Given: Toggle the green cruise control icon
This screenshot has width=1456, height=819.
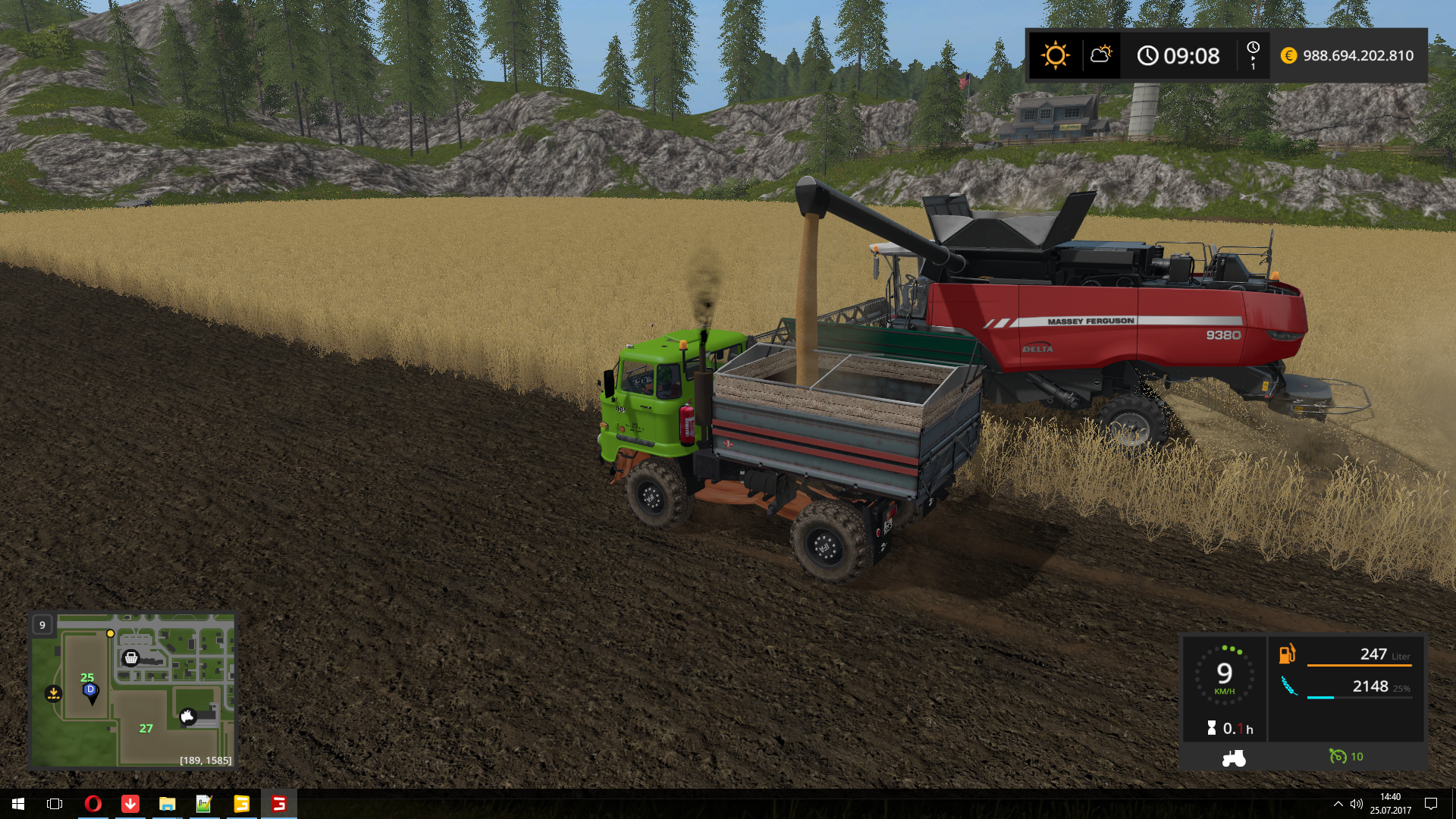Looking at the screenshot, I should point(1338,756).
